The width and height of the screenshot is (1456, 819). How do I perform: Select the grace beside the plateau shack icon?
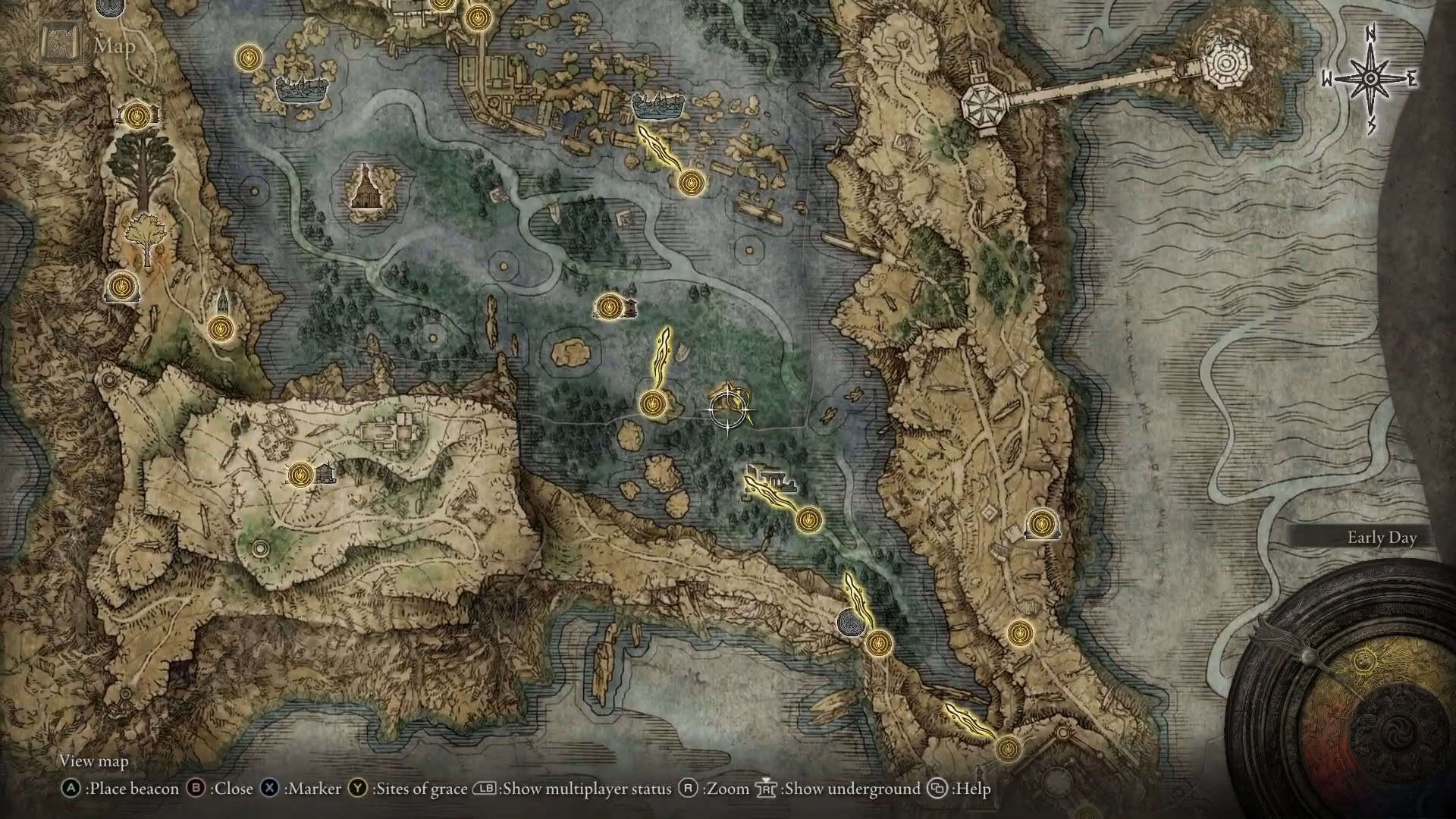click(x=302, y=475)
